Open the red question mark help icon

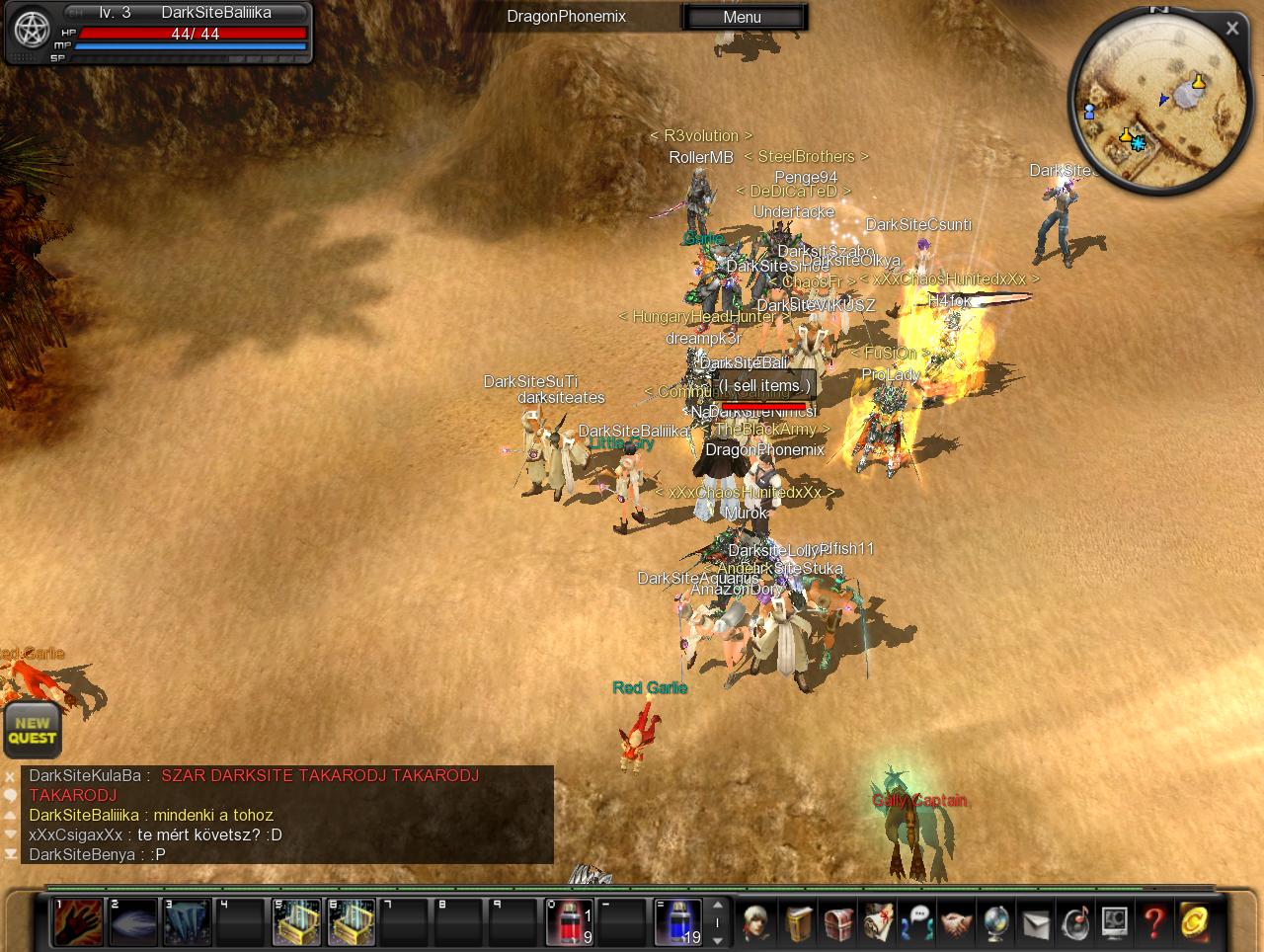coord(1153,923)
